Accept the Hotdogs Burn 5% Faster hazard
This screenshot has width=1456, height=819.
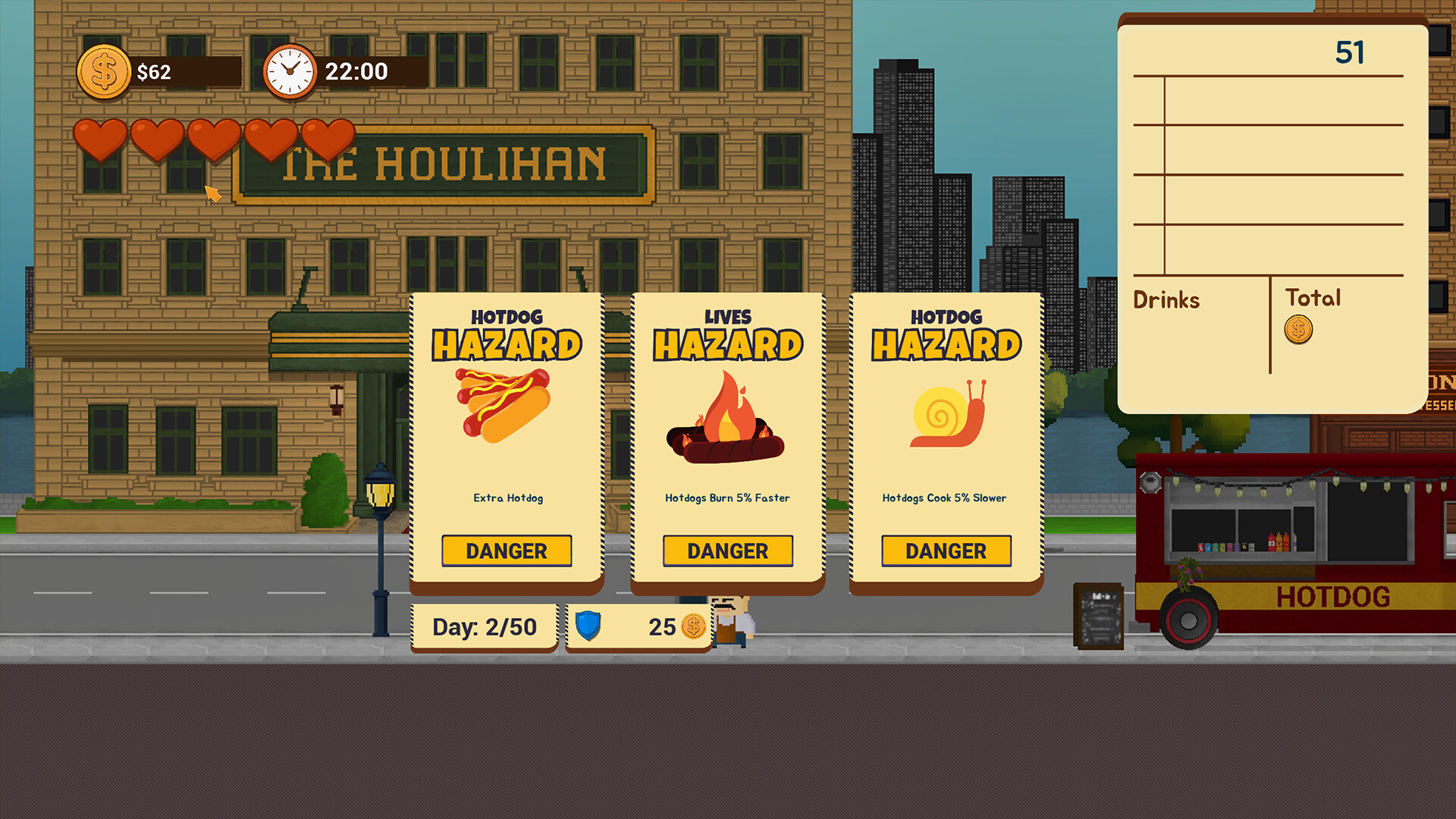727,551
